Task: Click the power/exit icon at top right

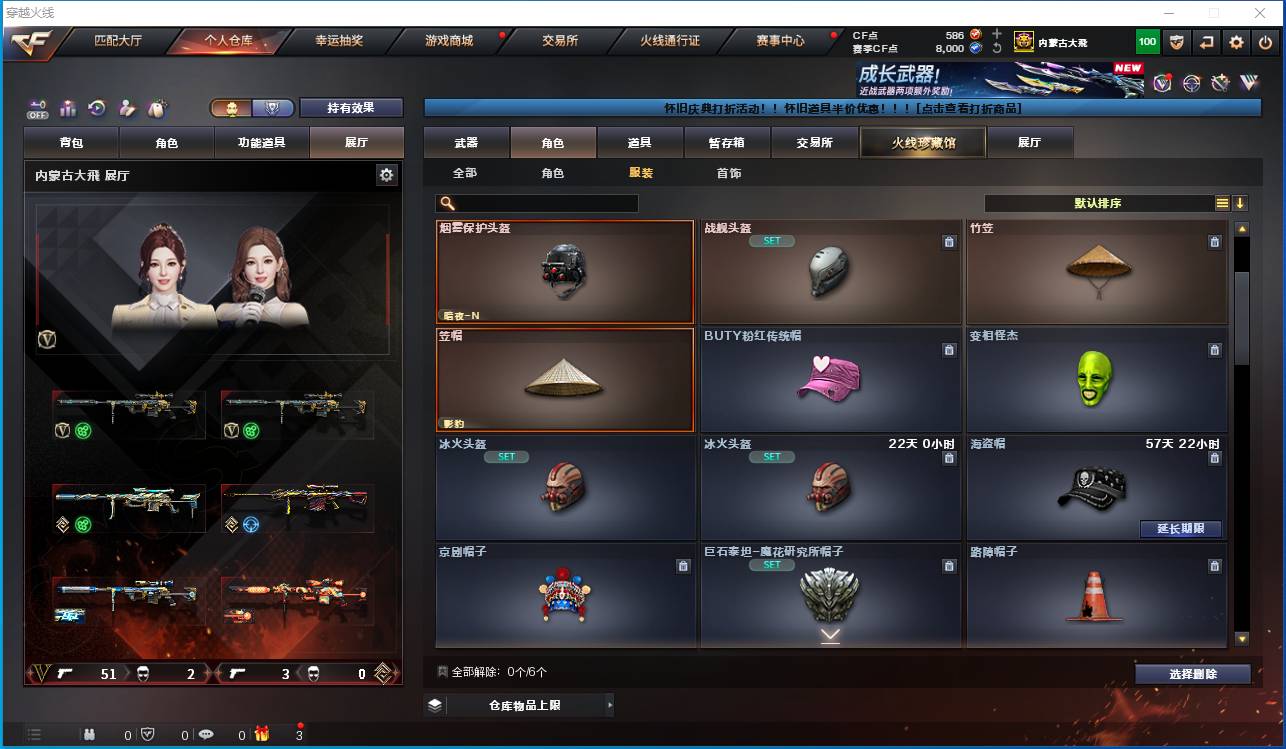Action: (1264, 41)
